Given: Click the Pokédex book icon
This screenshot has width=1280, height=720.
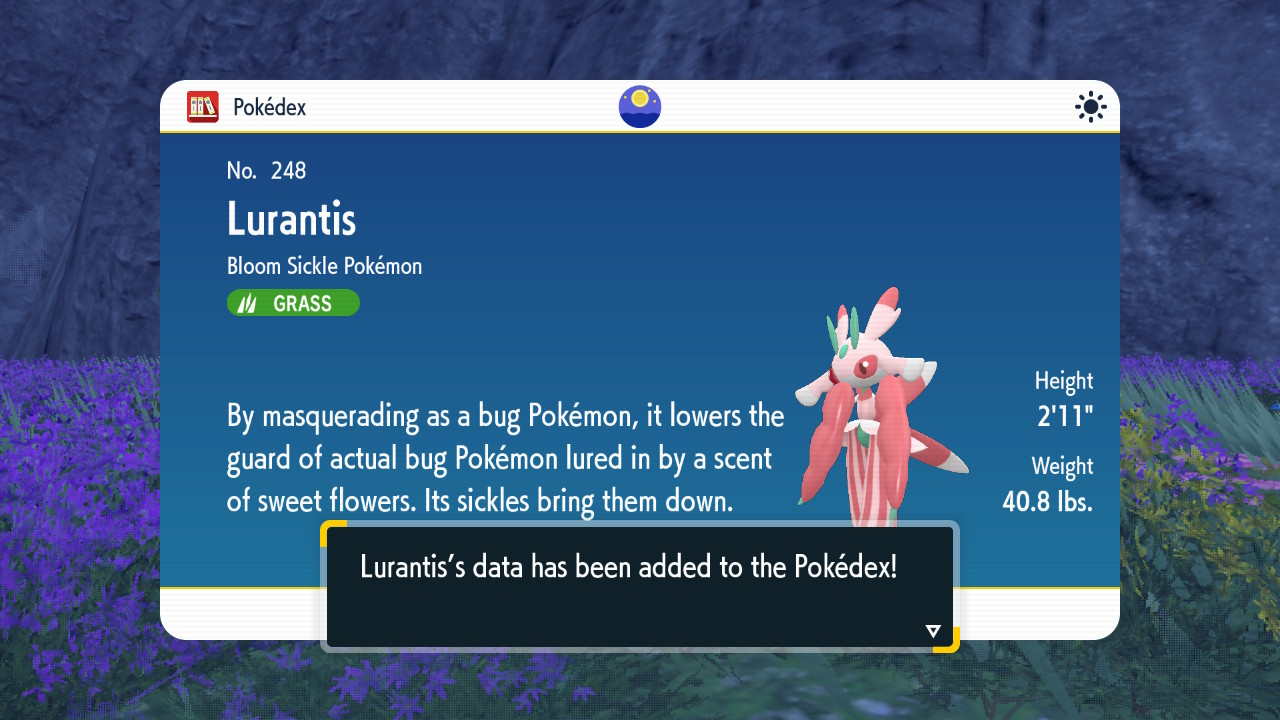Looking at the screenshot, I should pos(203,107).
